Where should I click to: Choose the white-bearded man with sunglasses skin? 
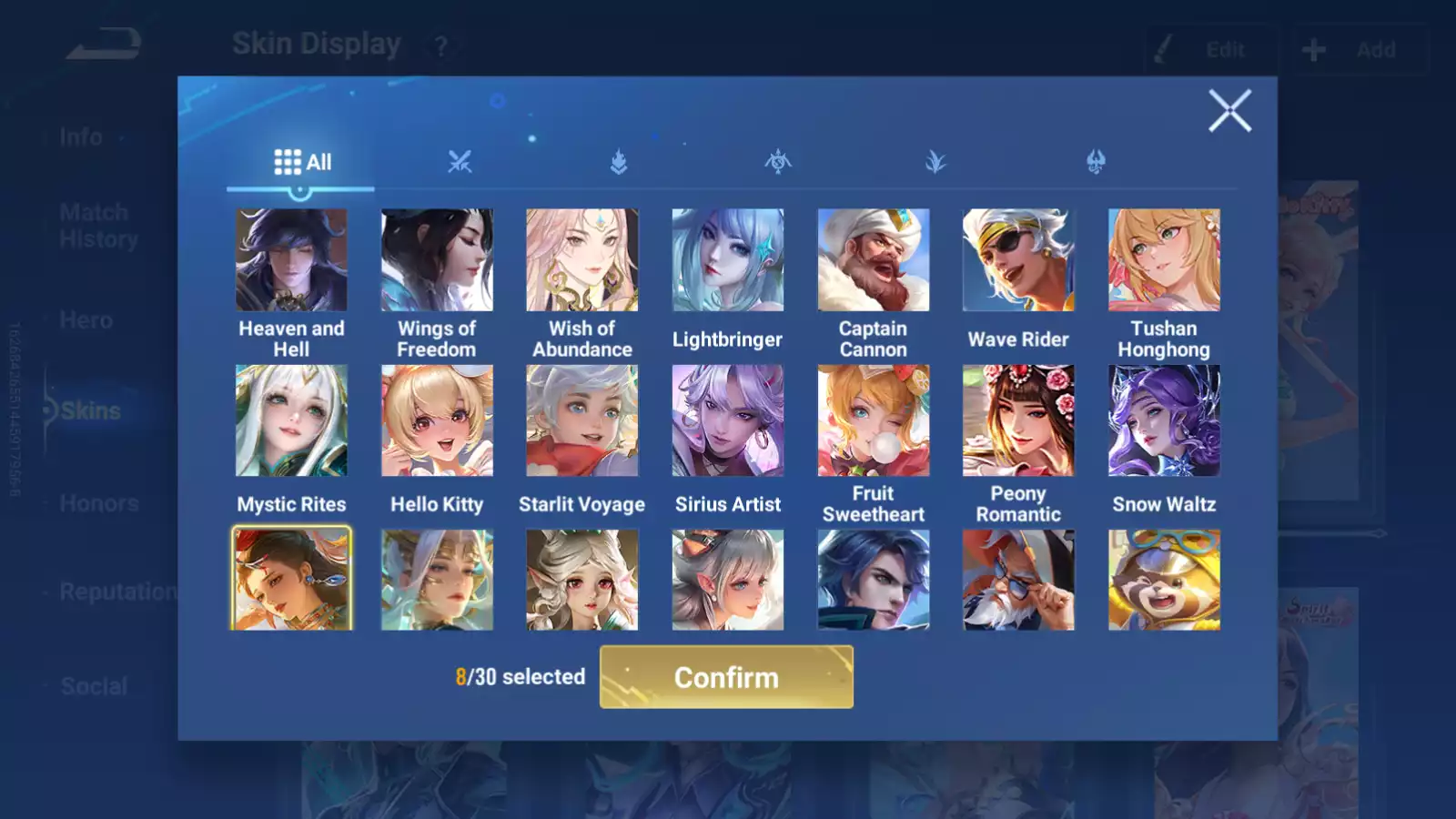point(1018,580)
